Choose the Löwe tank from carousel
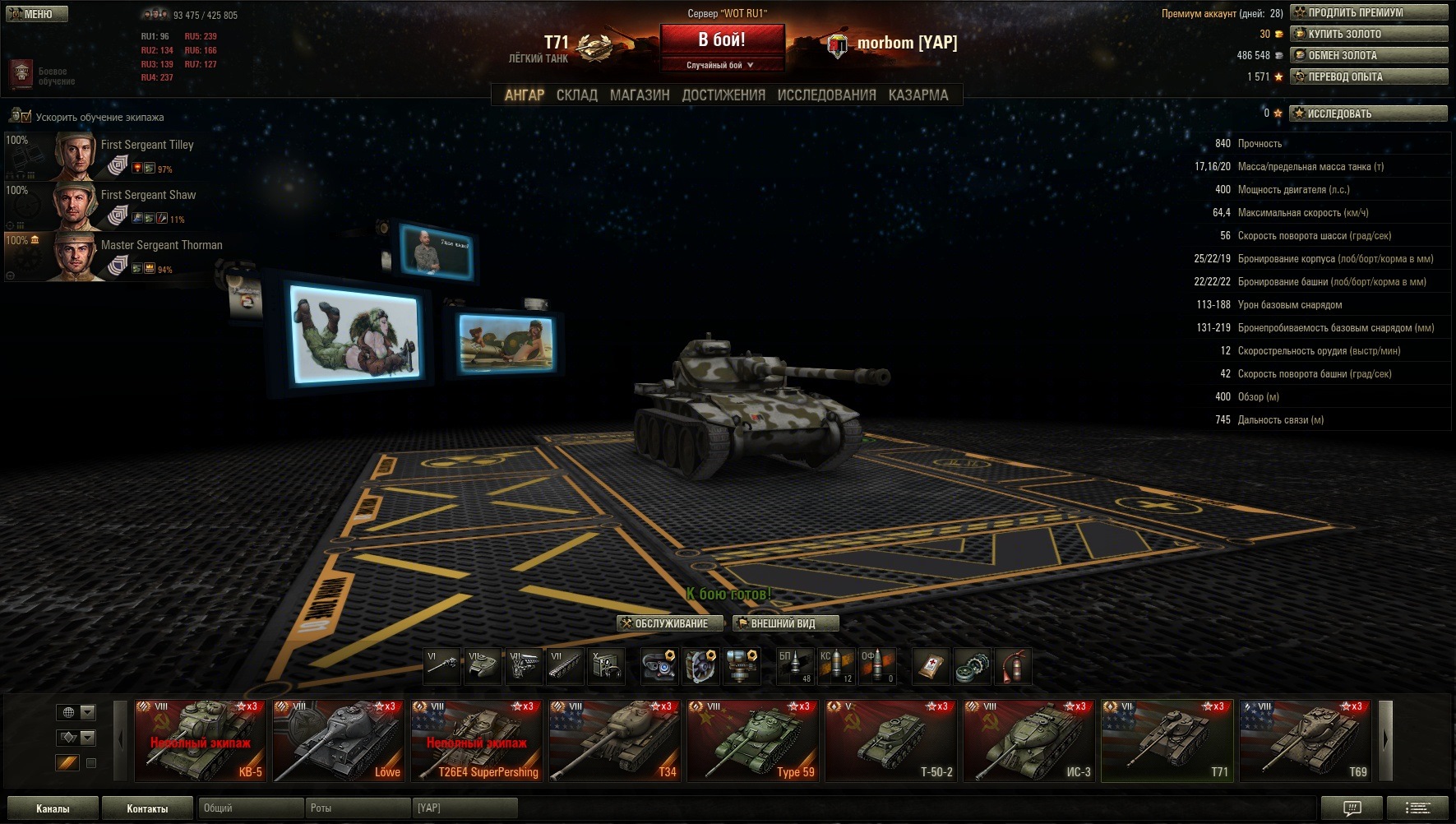This screenshot has height=824, width=1456. pos(338,740)
